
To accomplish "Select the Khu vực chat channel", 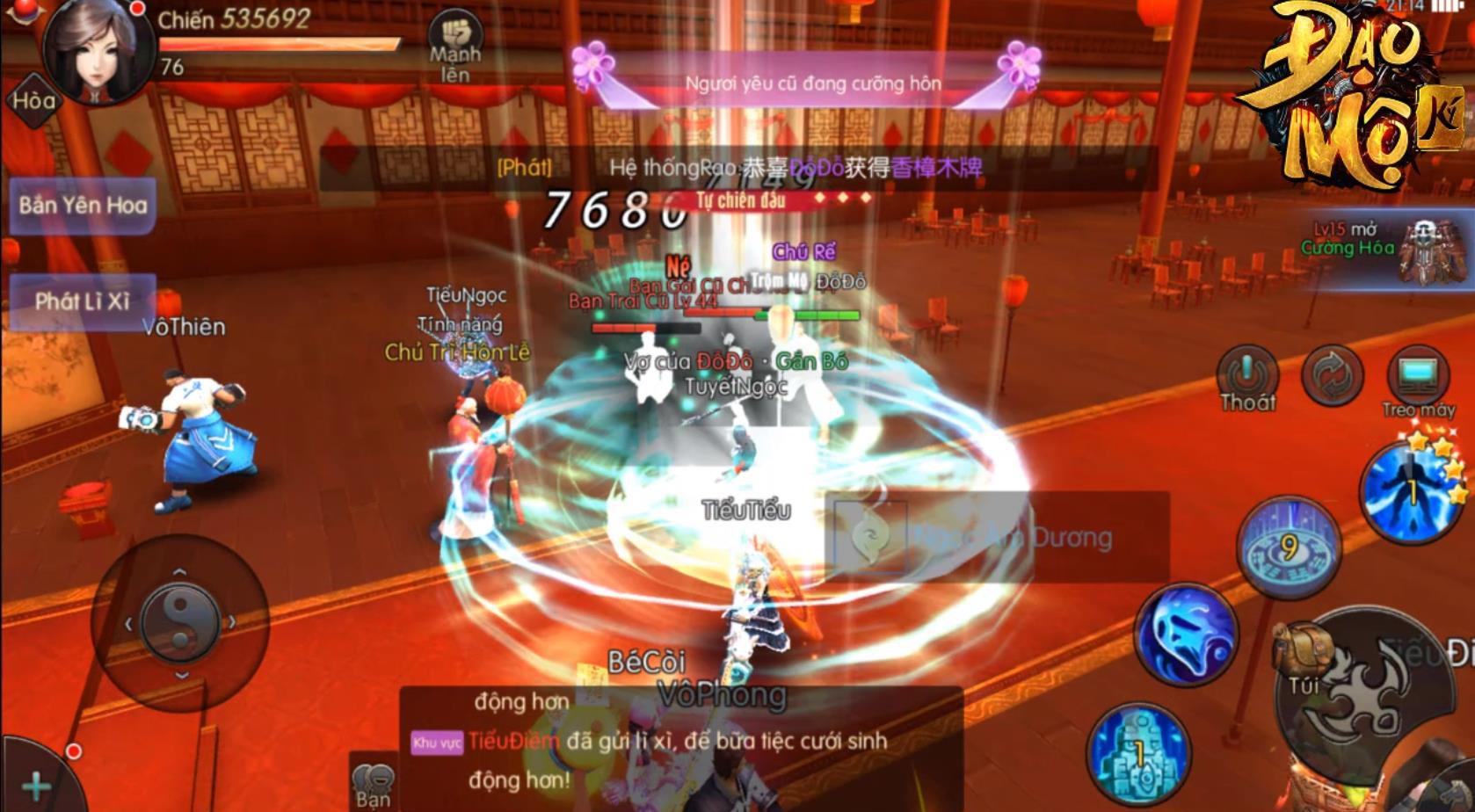I will click(436, 743).
